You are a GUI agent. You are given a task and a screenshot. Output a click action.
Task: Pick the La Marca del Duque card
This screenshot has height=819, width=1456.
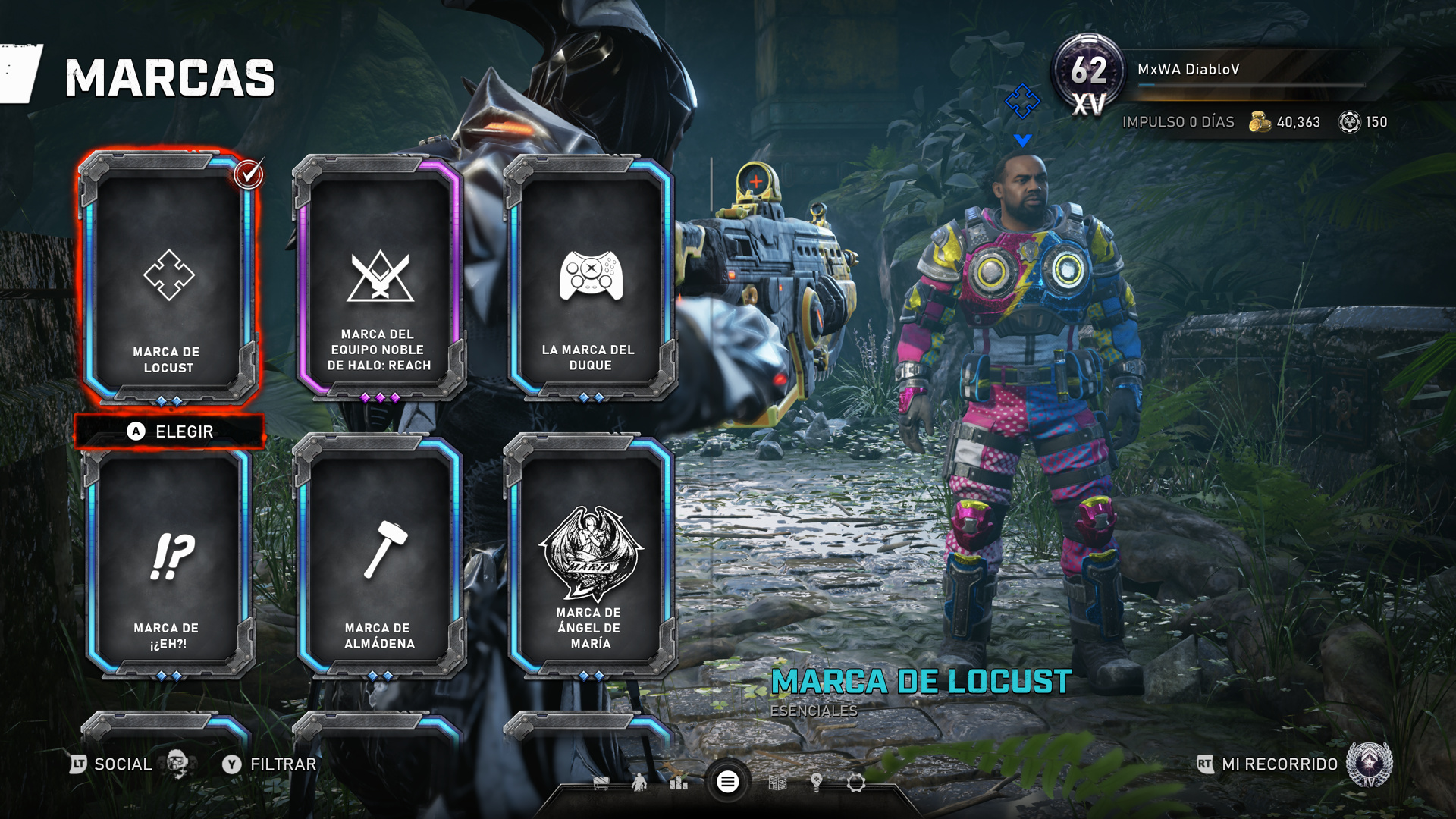[x=590, y=277]
